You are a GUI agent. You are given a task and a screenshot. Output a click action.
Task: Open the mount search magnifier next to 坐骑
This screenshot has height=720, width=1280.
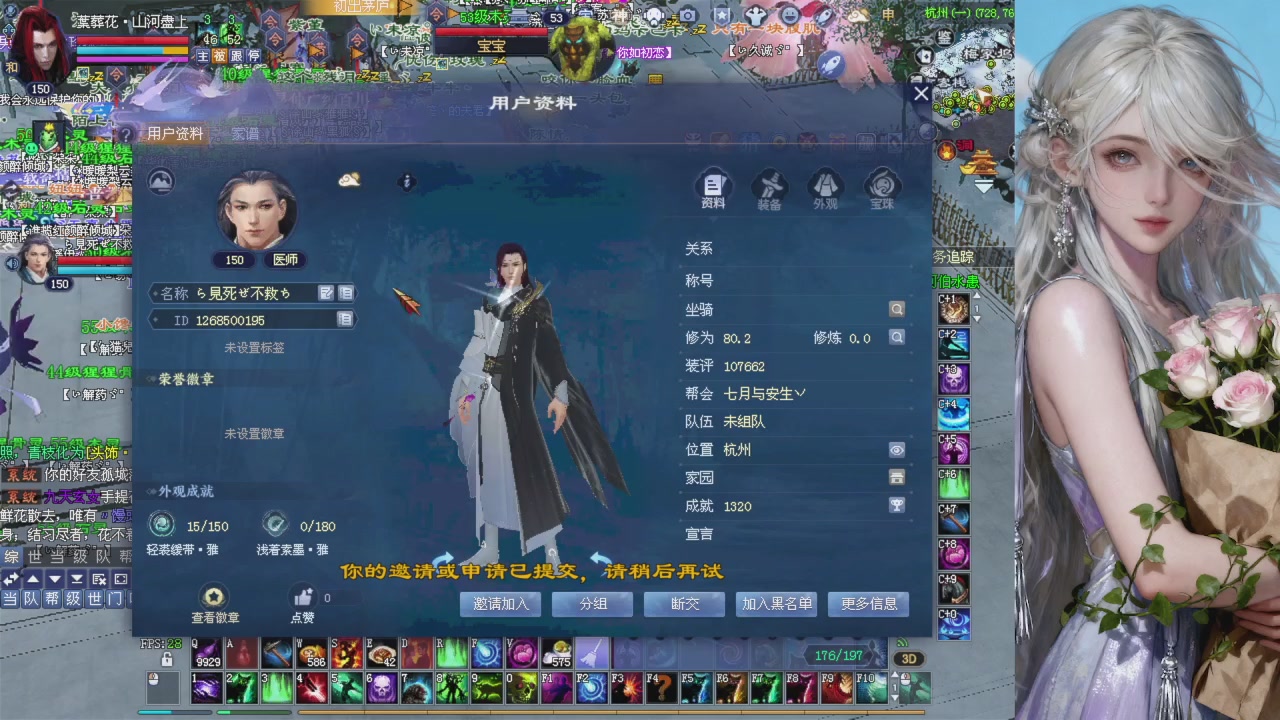pyautogui.click(x=896, y=309)
